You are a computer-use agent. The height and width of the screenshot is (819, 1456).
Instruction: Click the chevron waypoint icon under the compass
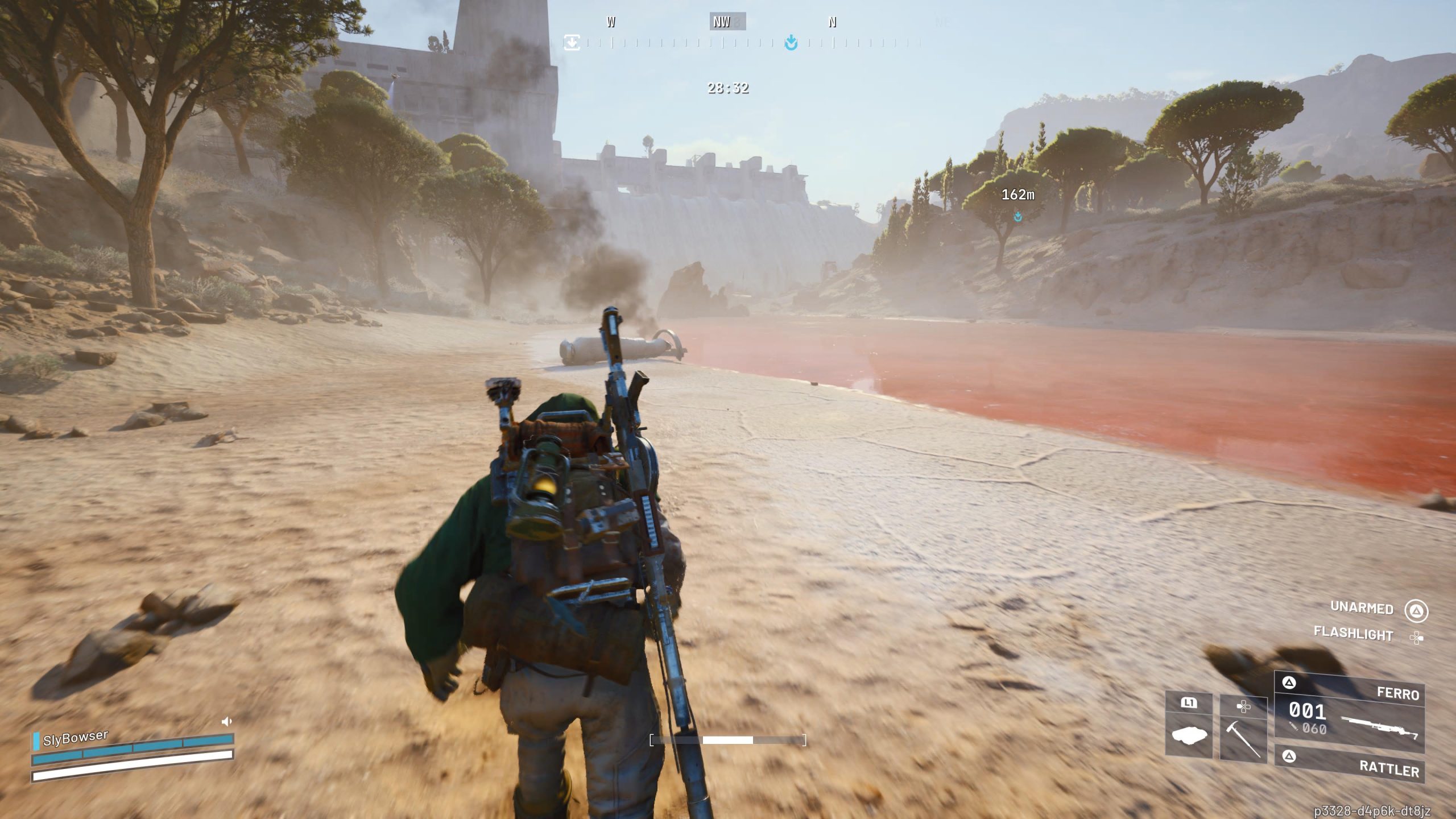pyautogui.click(x=792, y=42)
